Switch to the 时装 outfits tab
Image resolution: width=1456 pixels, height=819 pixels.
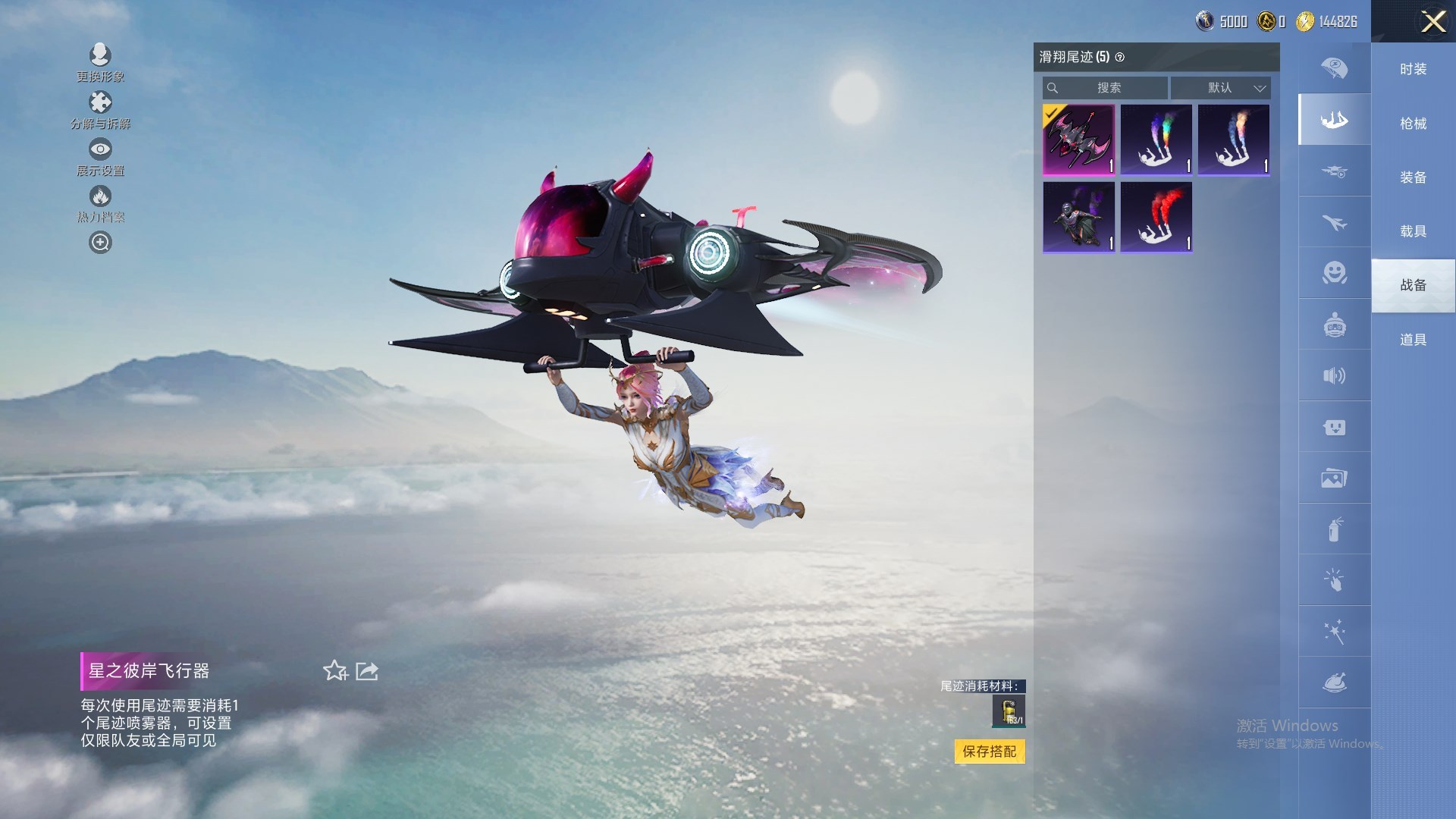click(x=1413, y=69)
